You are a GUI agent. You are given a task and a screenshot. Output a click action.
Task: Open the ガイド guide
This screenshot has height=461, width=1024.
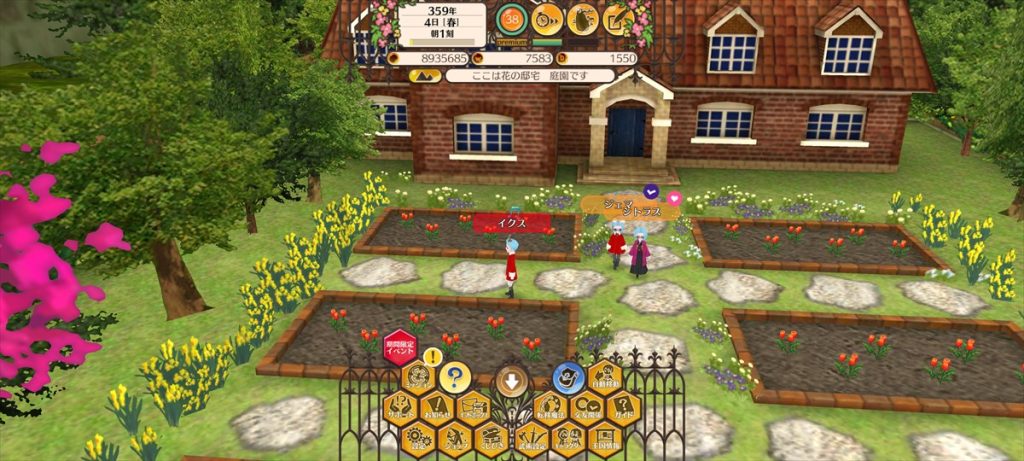(x=624, y=408)
